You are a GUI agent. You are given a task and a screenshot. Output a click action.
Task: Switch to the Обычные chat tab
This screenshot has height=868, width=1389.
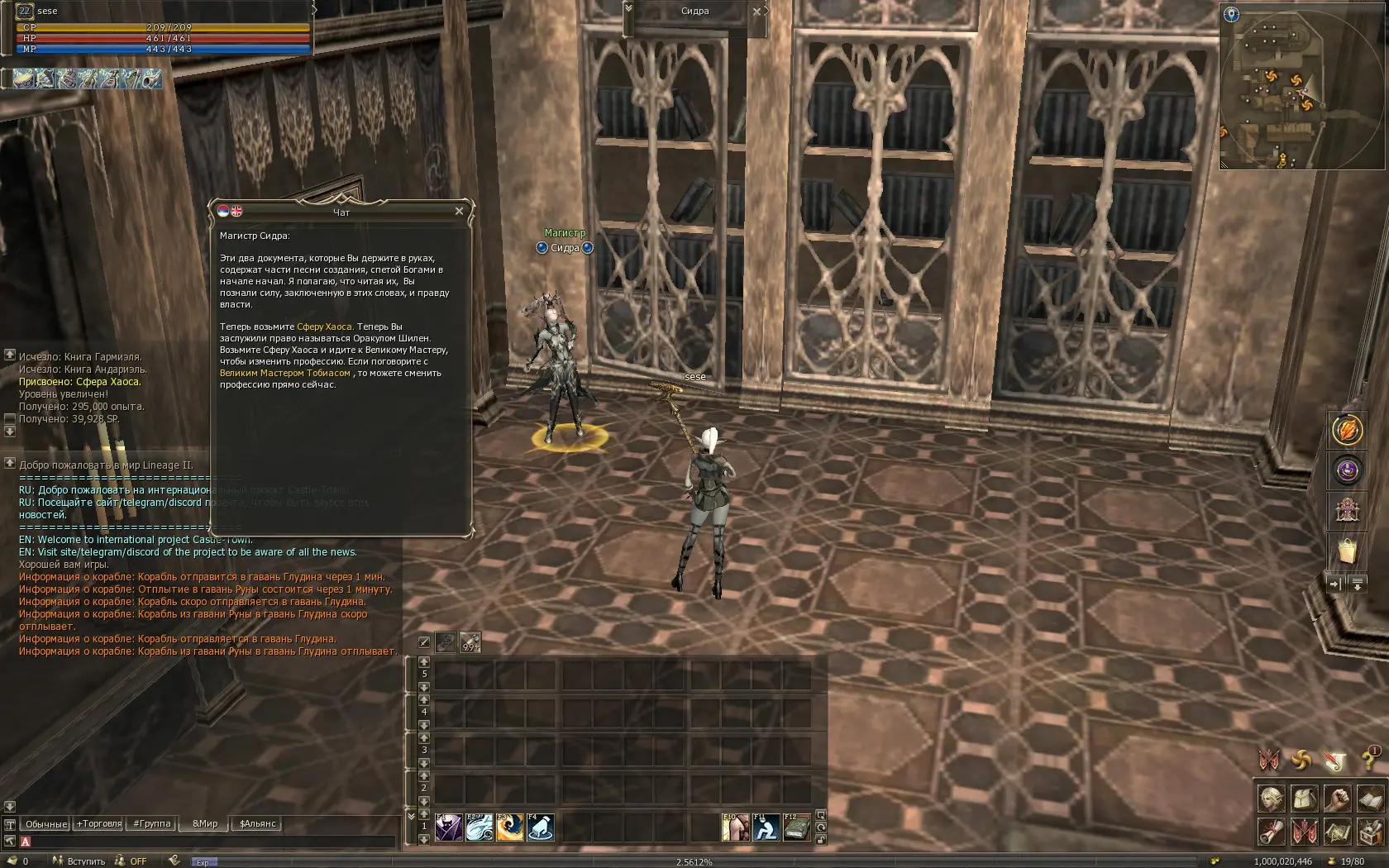[x=45, y=824]
